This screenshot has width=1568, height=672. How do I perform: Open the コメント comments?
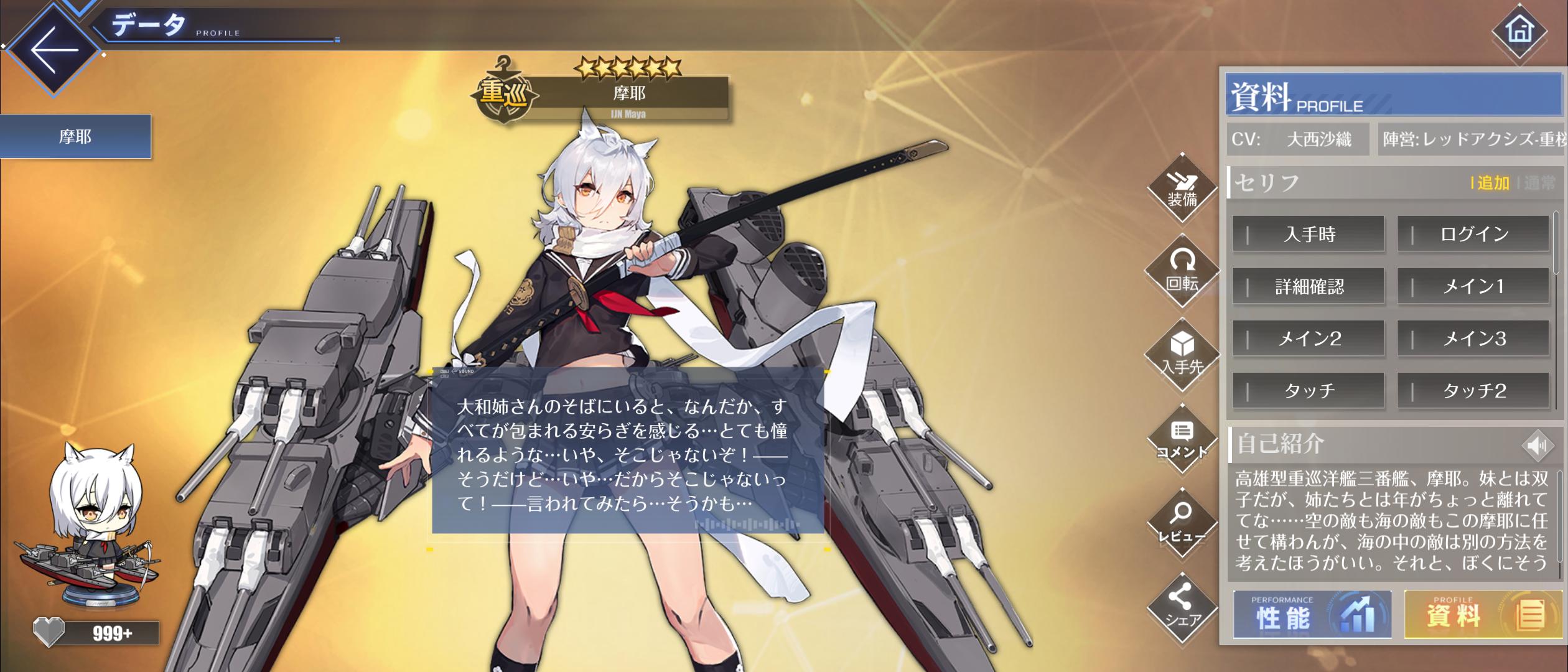[x=1182, y=439]
